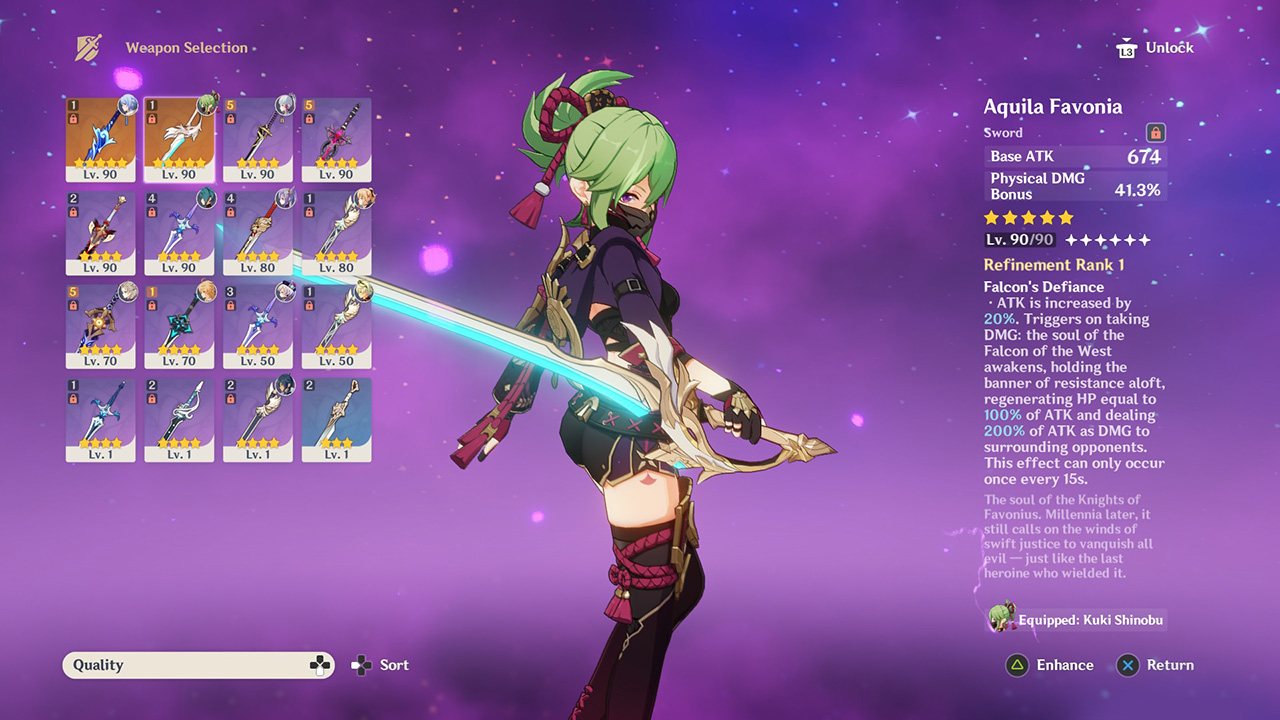Choose the Lv. 80 red Lion's Roar sword
Viewport: 1280px width, 720px height.
[258, 229]
